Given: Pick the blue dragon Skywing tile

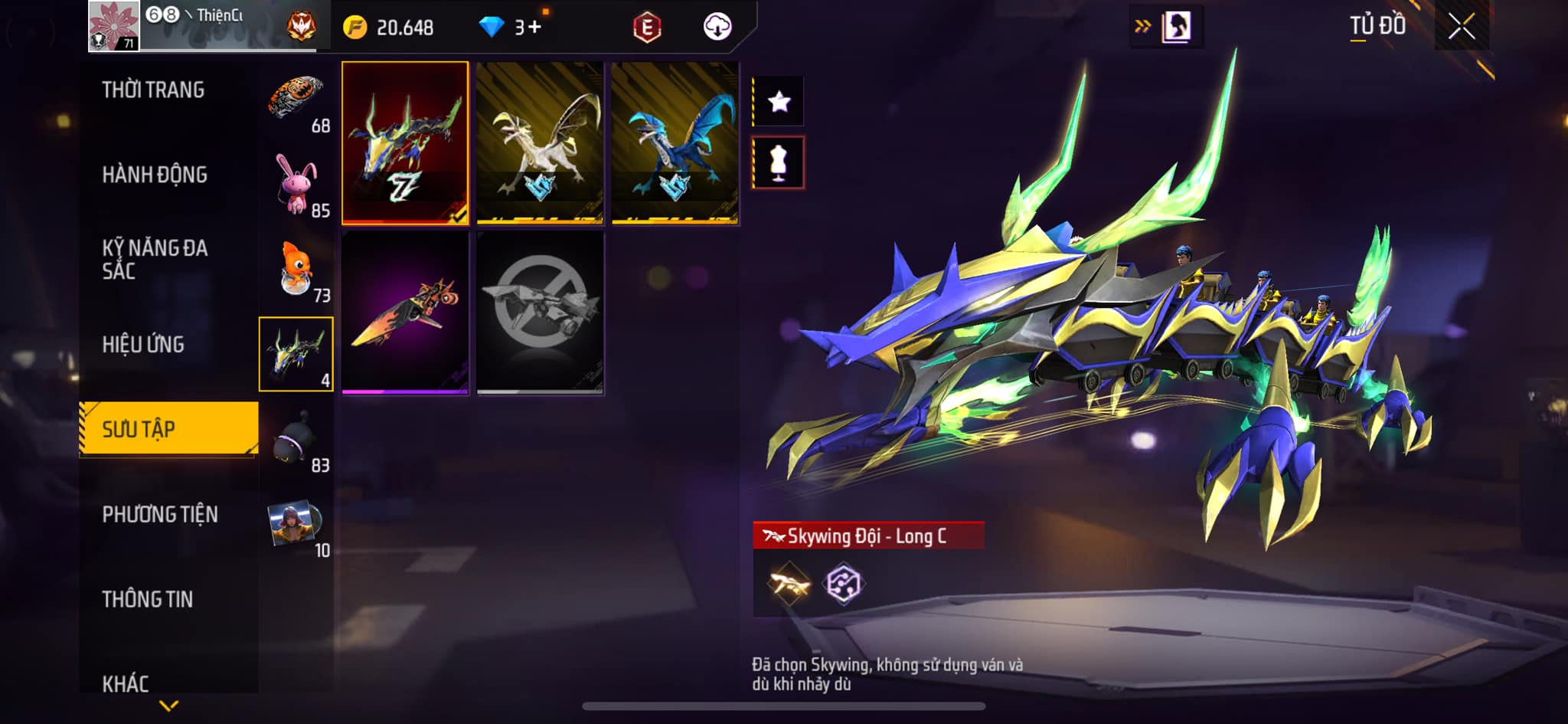Looking at the screenshot, I should (x=675, y=143).
